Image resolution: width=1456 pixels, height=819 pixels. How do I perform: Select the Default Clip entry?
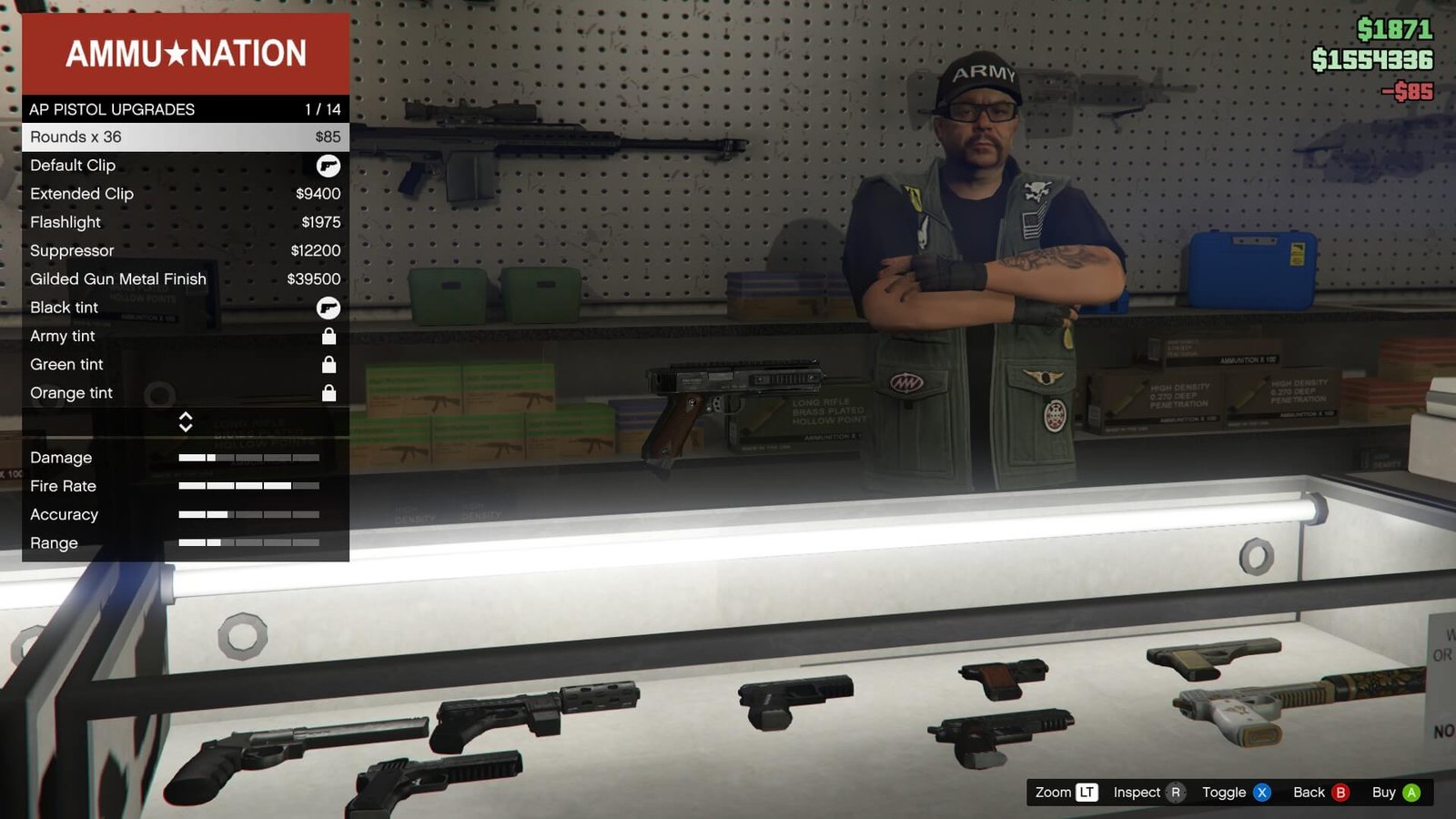pyautogui.click(x=185, y=166)
